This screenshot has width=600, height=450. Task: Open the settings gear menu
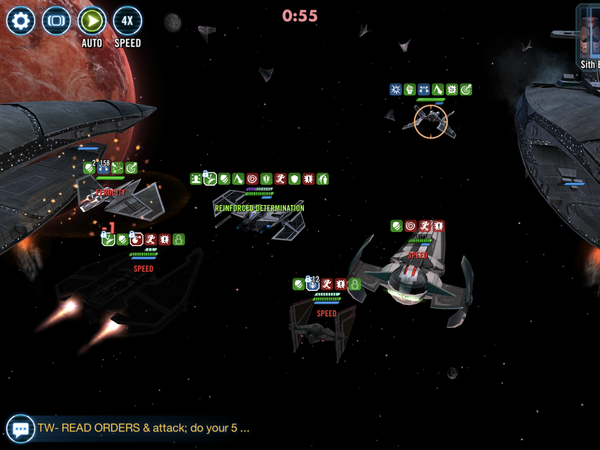[20, 20]
